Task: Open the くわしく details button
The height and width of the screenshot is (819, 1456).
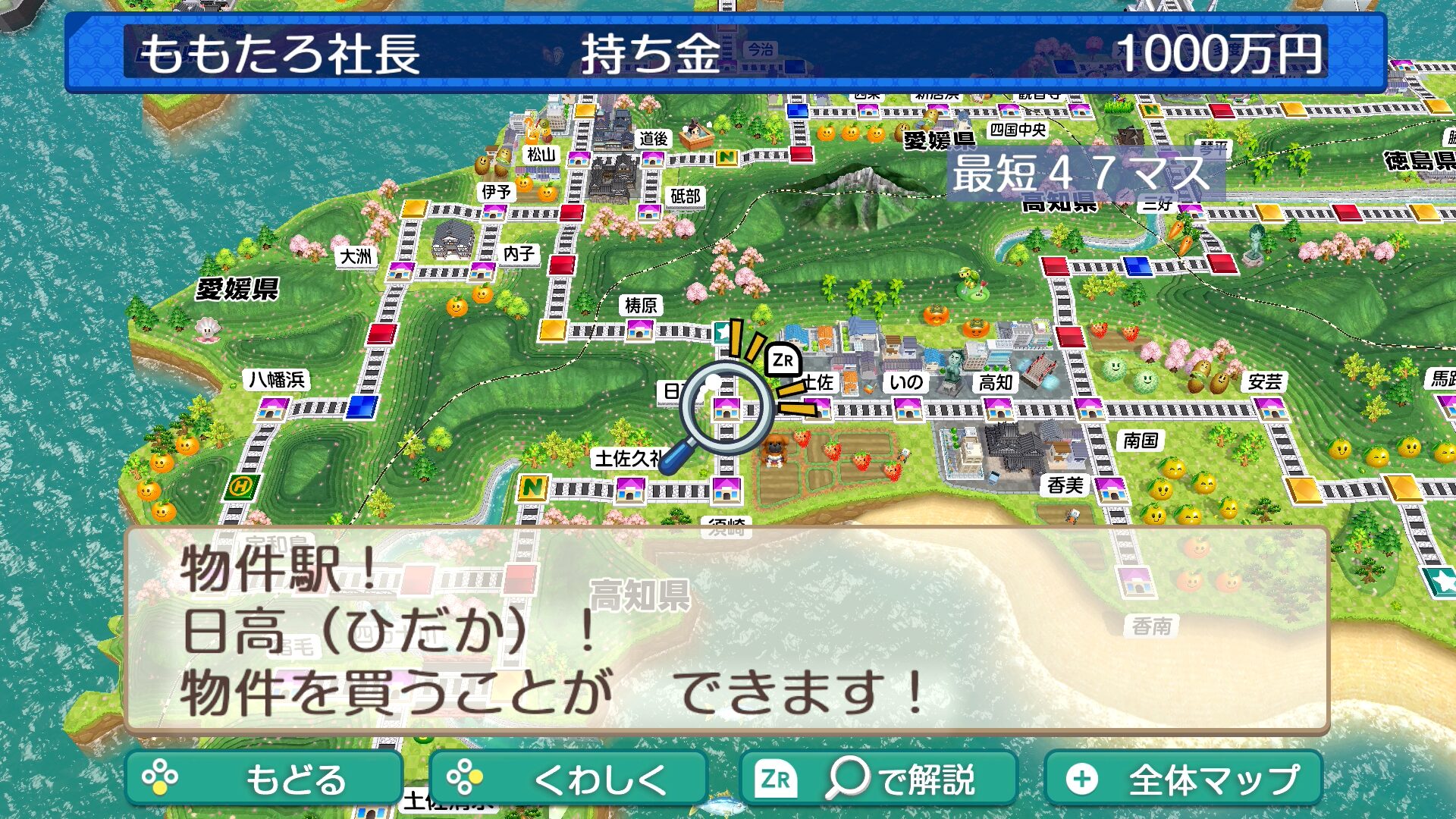Action: tap(568, 778)
